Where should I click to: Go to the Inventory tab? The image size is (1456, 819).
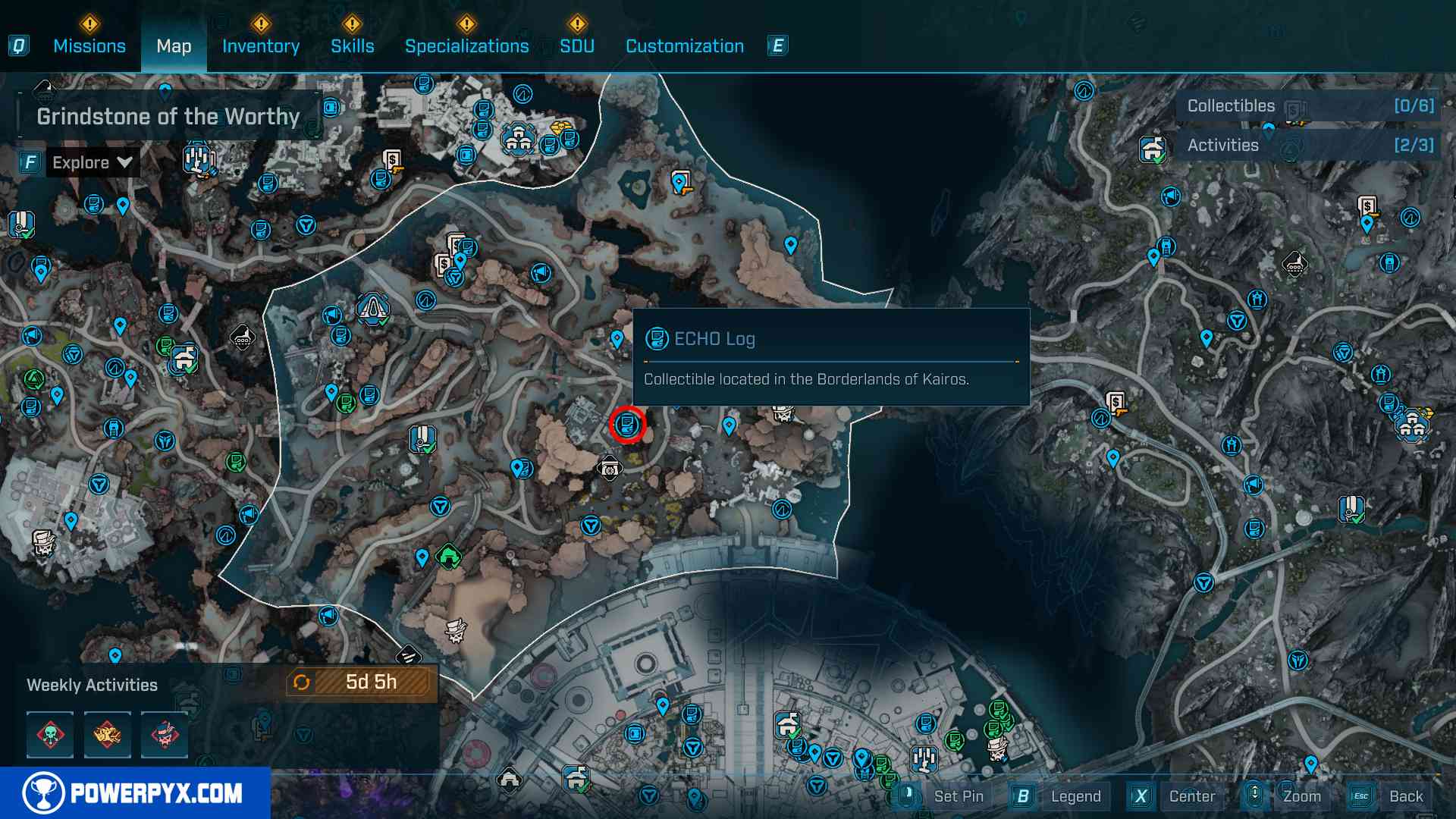tap(261, 46)
